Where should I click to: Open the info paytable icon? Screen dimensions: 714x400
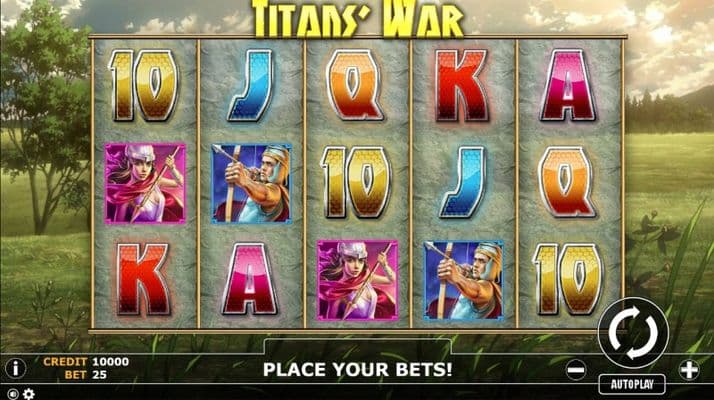point(15,368)
